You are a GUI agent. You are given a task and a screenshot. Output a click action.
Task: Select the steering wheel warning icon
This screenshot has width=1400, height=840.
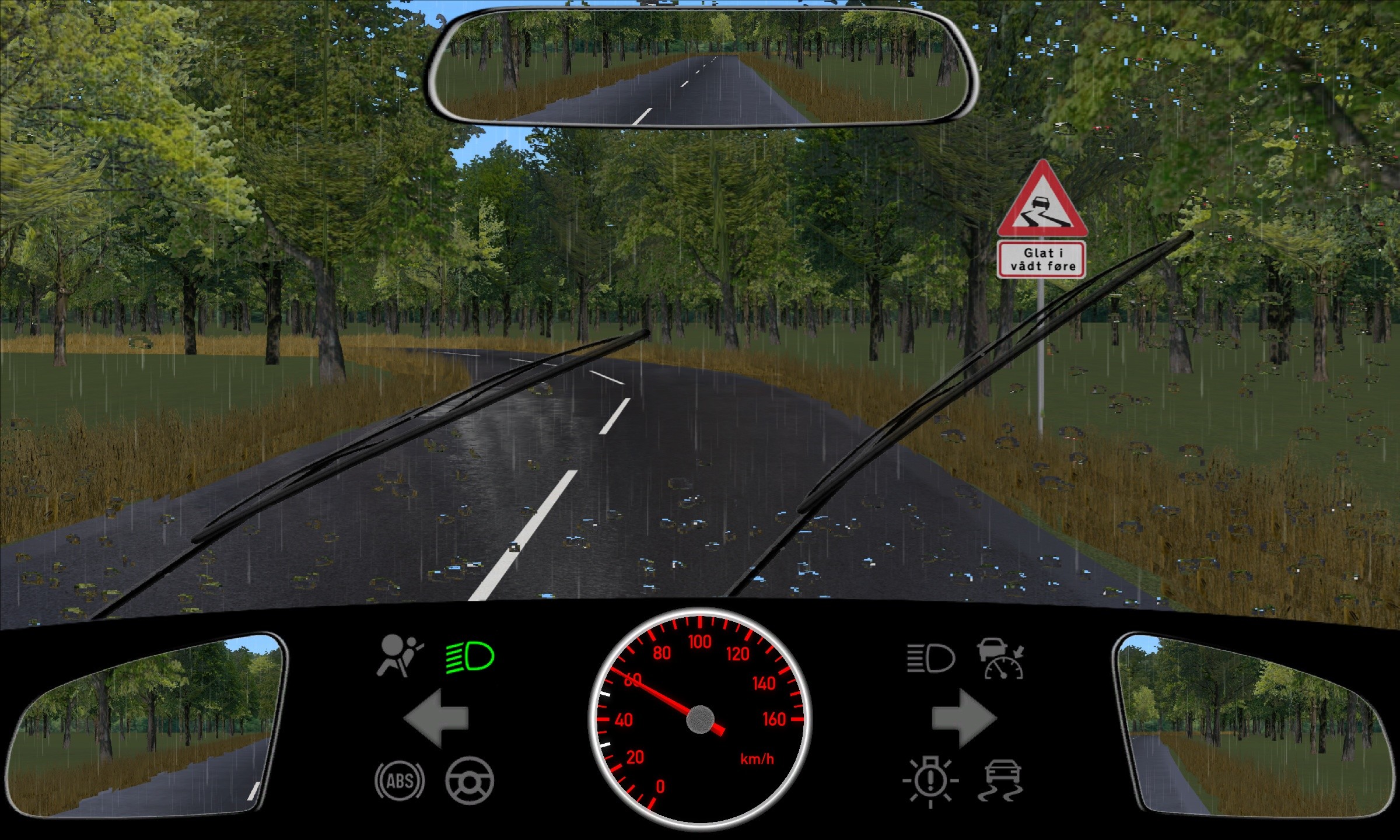coord(470,780)
